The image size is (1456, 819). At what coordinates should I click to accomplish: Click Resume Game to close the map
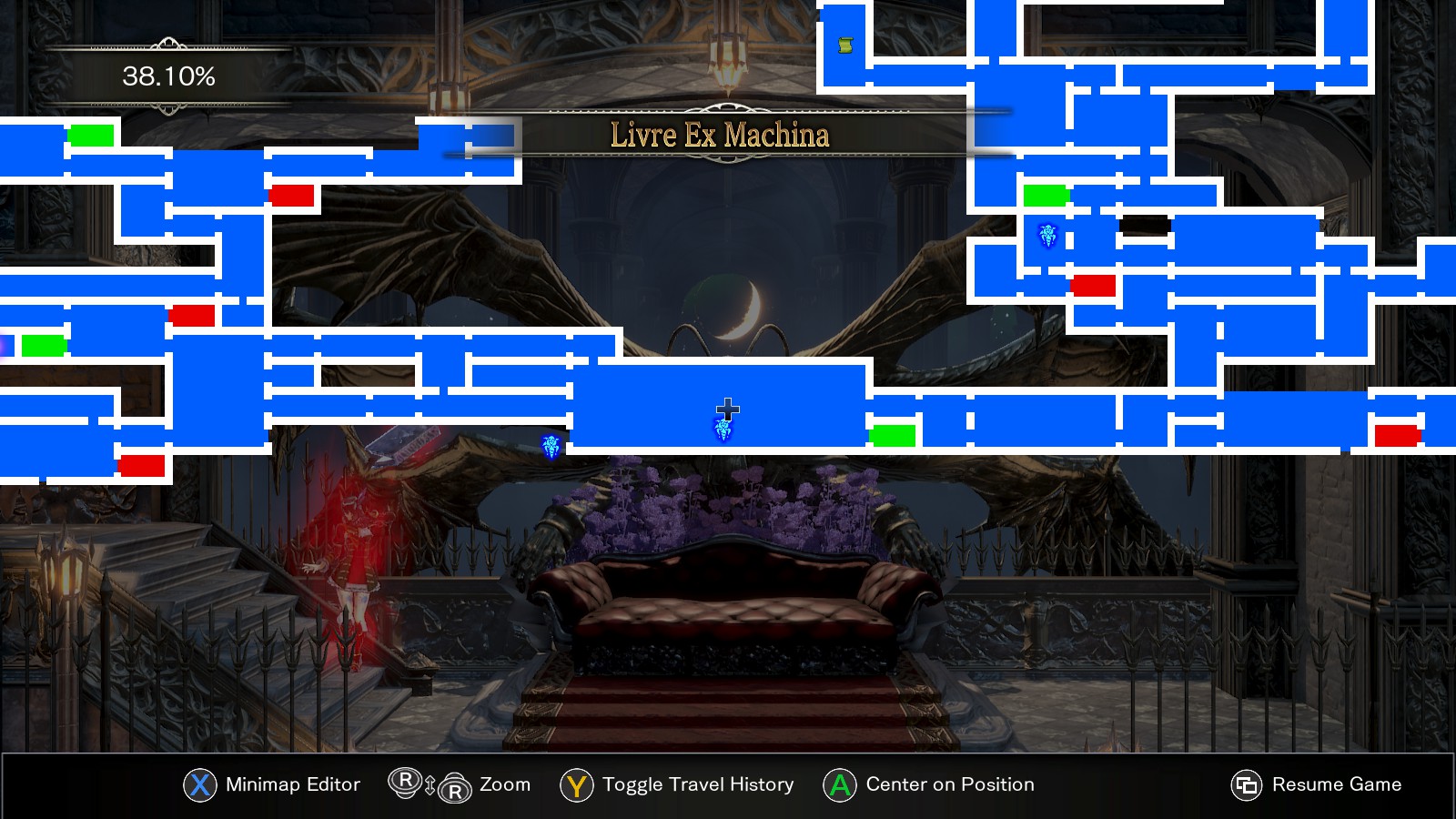(x=1316, y=784)
